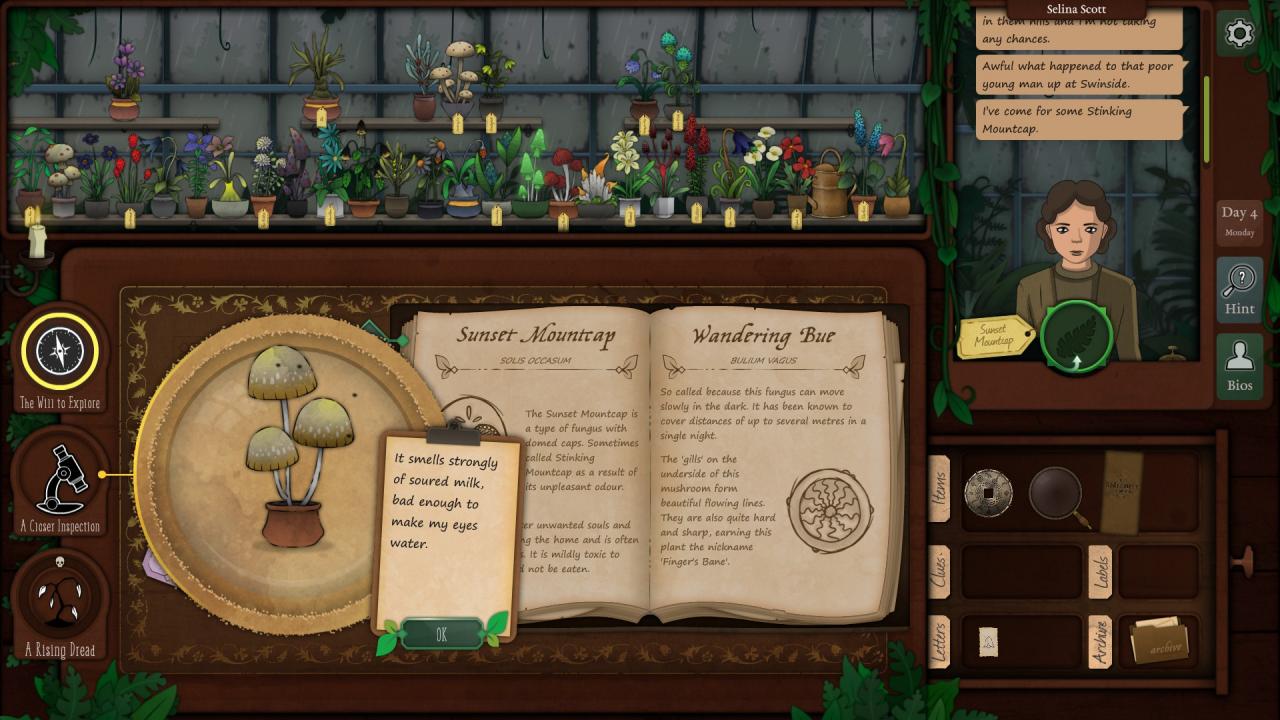The width and height of the screenshot is (1280, 720).
Task: Confirm the note with the OK button
Action: point(441,634)
